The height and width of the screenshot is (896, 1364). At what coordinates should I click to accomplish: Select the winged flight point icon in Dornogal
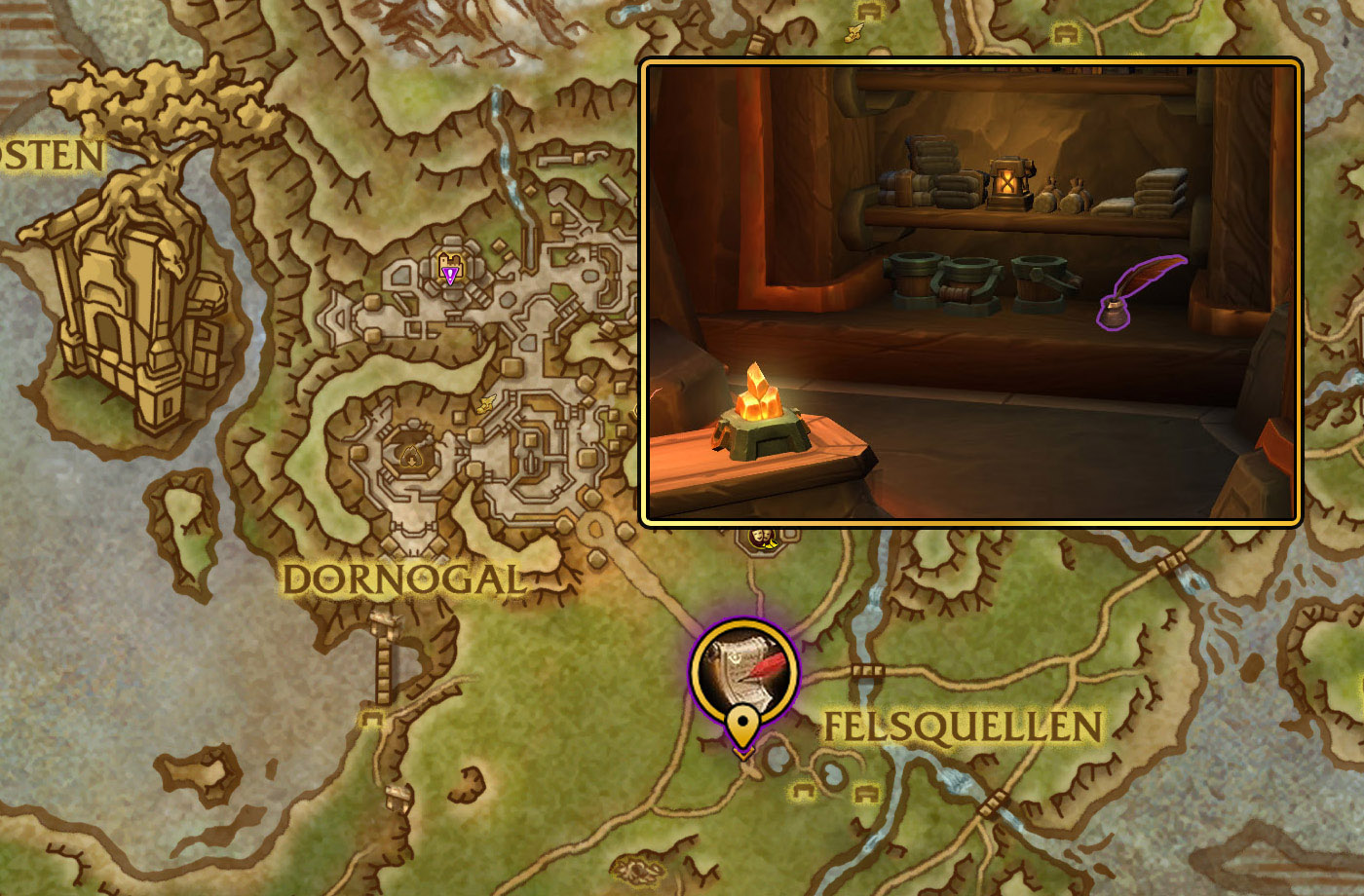pos(484,404)
